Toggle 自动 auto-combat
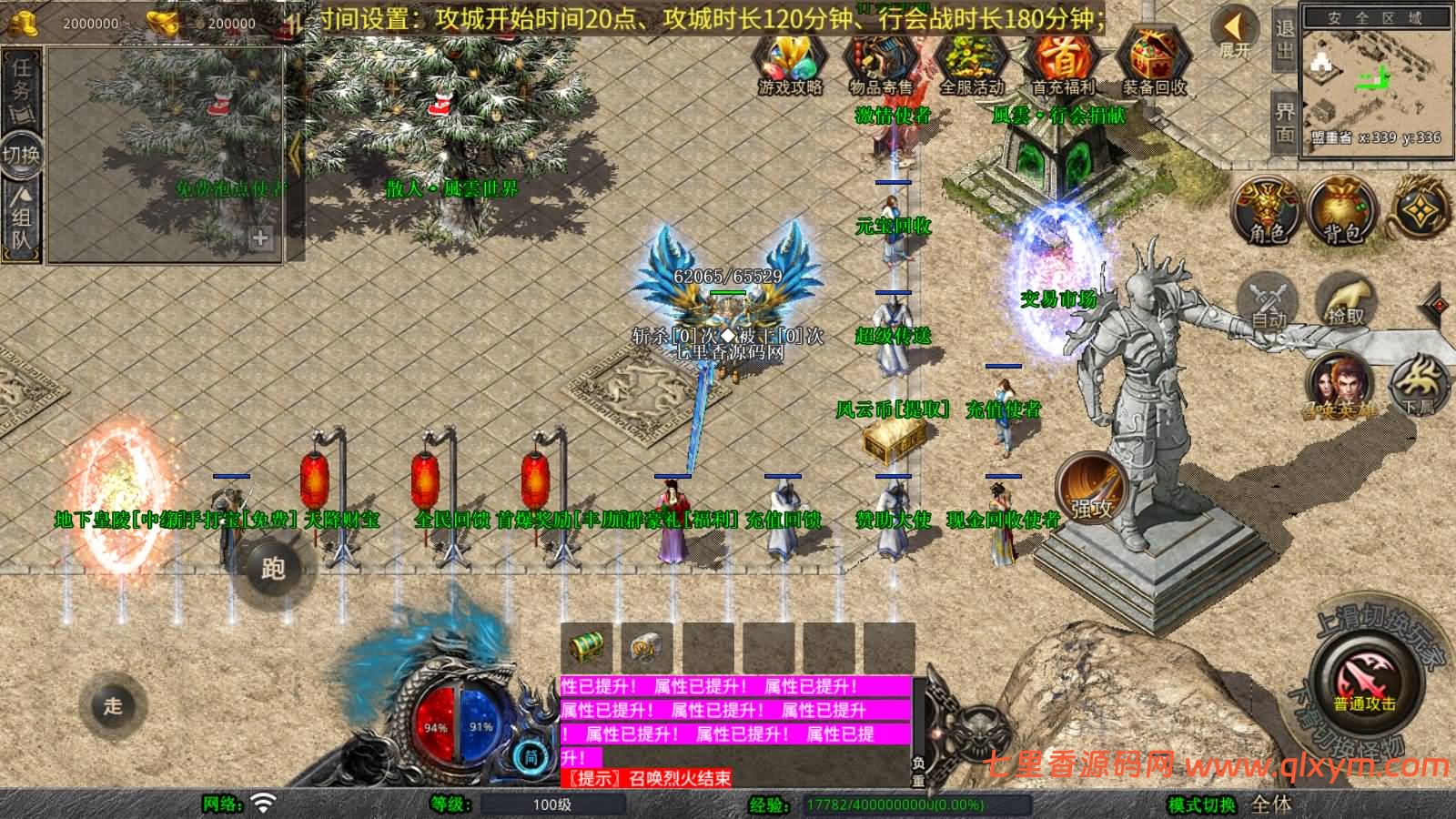This screenshot has width=1456, height=819. (1269, 300)
